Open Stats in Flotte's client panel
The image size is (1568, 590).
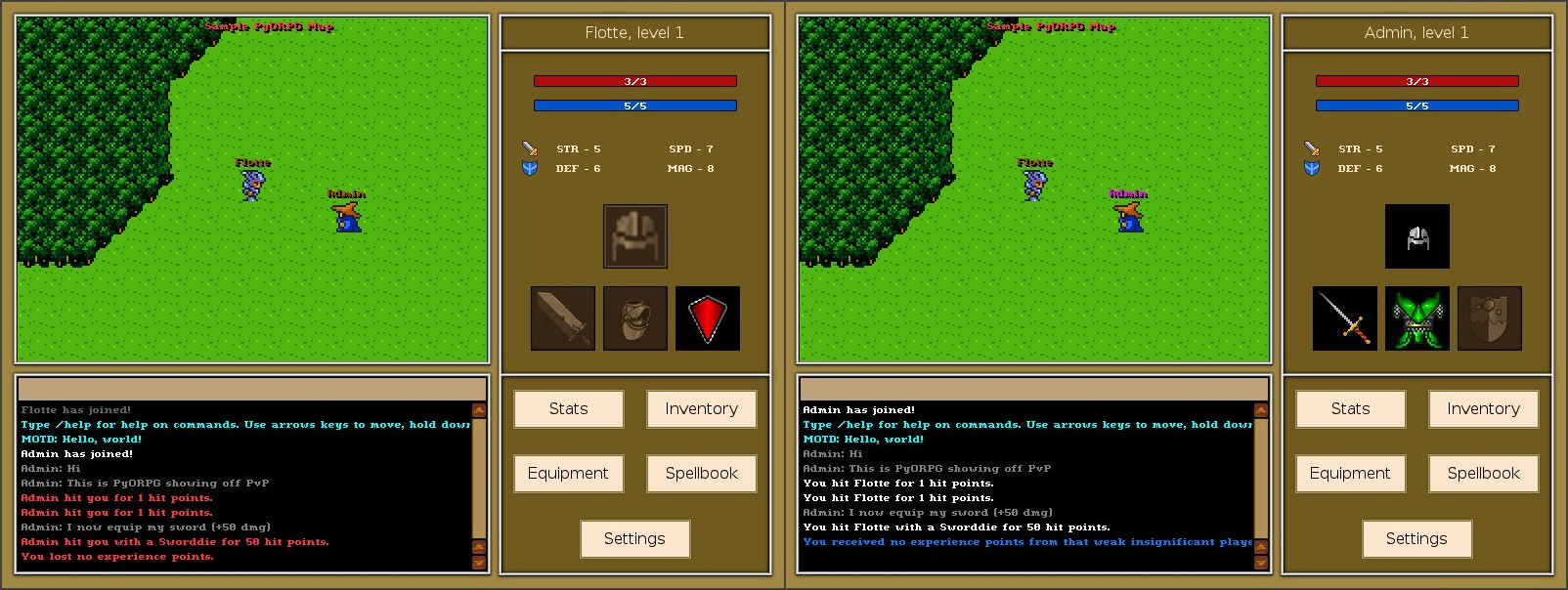[x=568, y=409]
